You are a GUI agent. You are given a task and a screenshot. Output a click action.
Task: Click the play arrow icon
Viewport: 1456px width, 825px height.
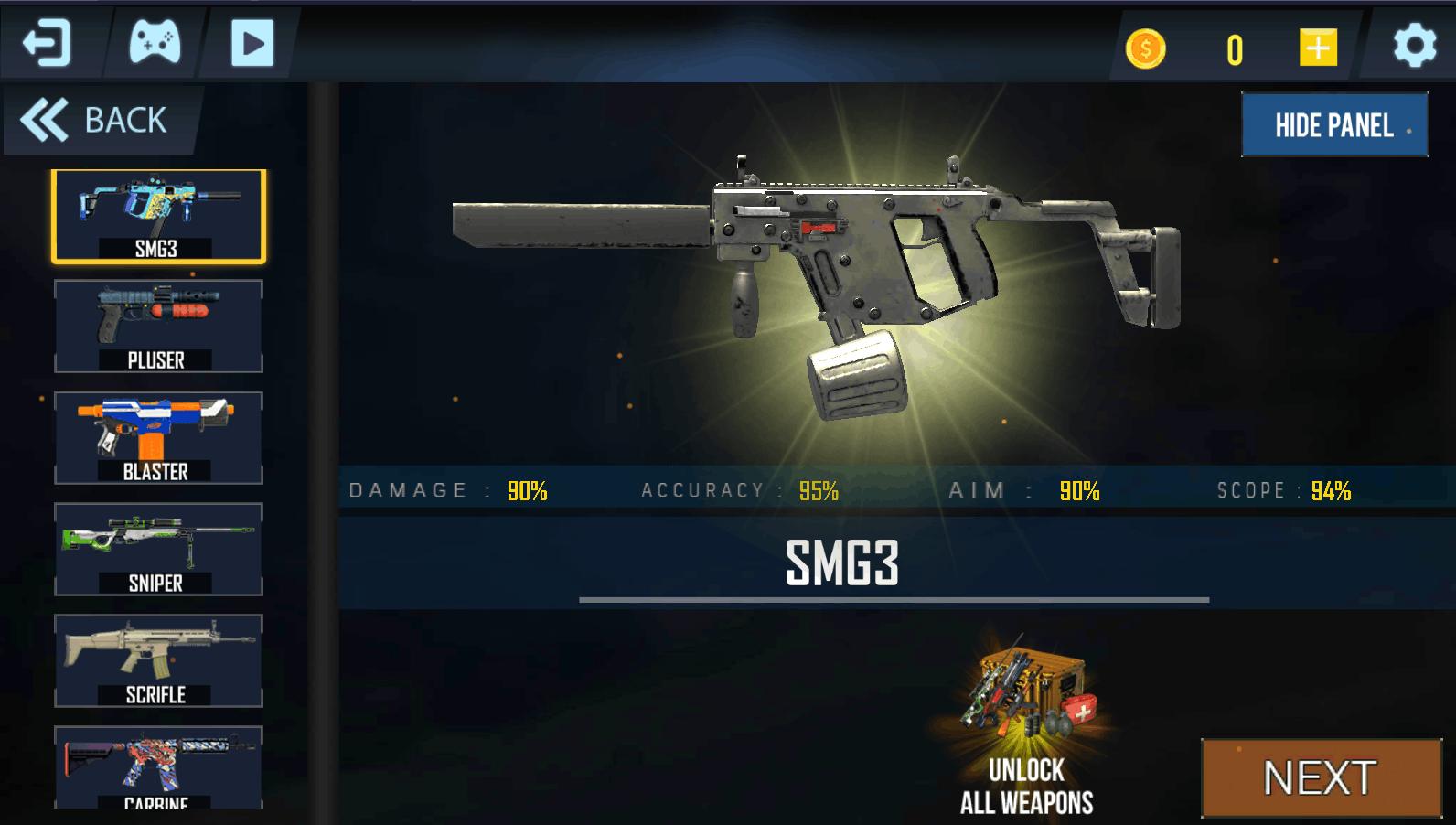(252, 44)
